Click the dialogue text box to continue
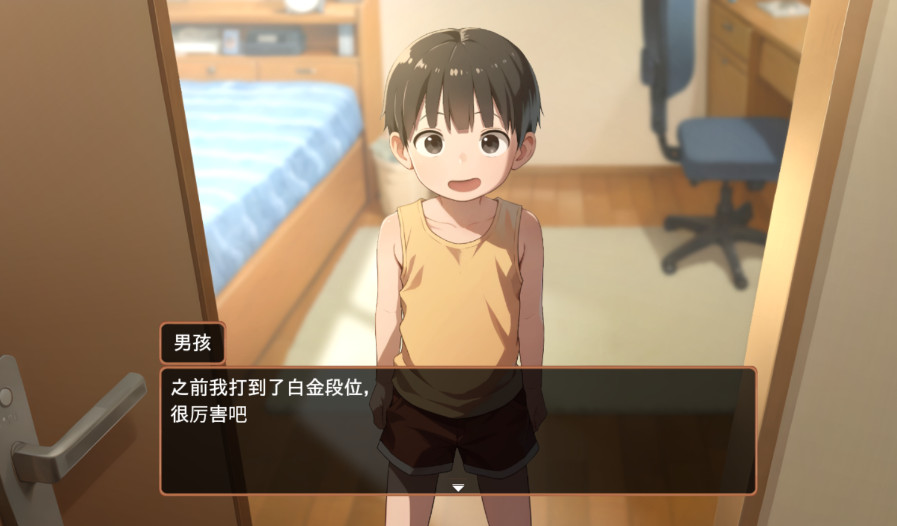Screen dimensions: 897x526 point(458,430)
